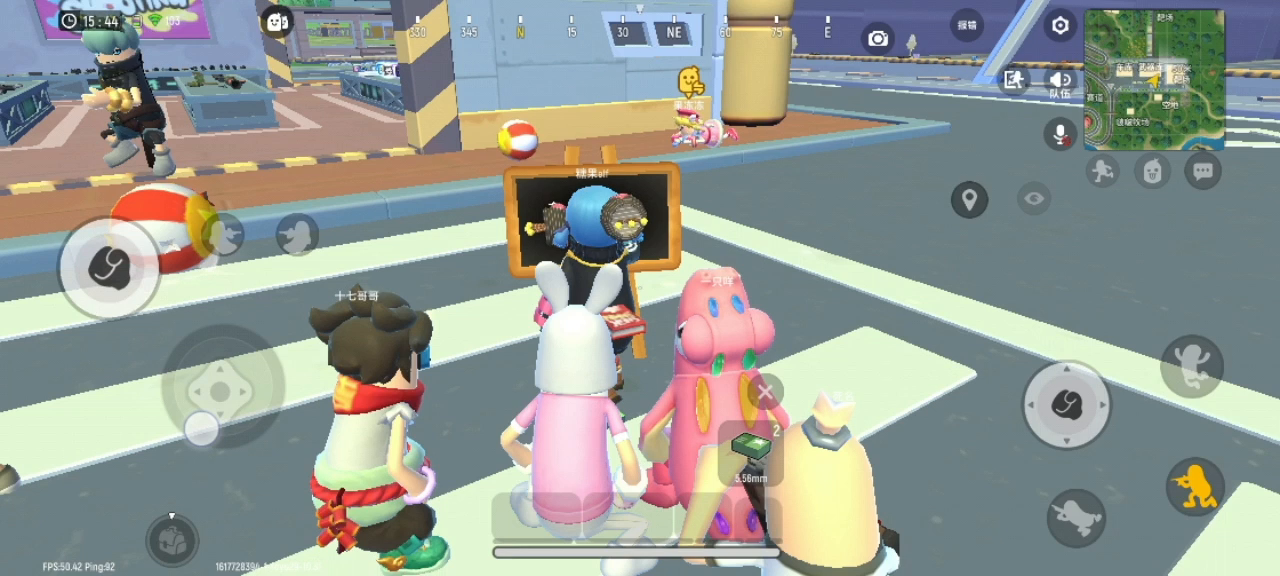Open the emote face icon
The image size is (1280, 576).
point(1152,171)
